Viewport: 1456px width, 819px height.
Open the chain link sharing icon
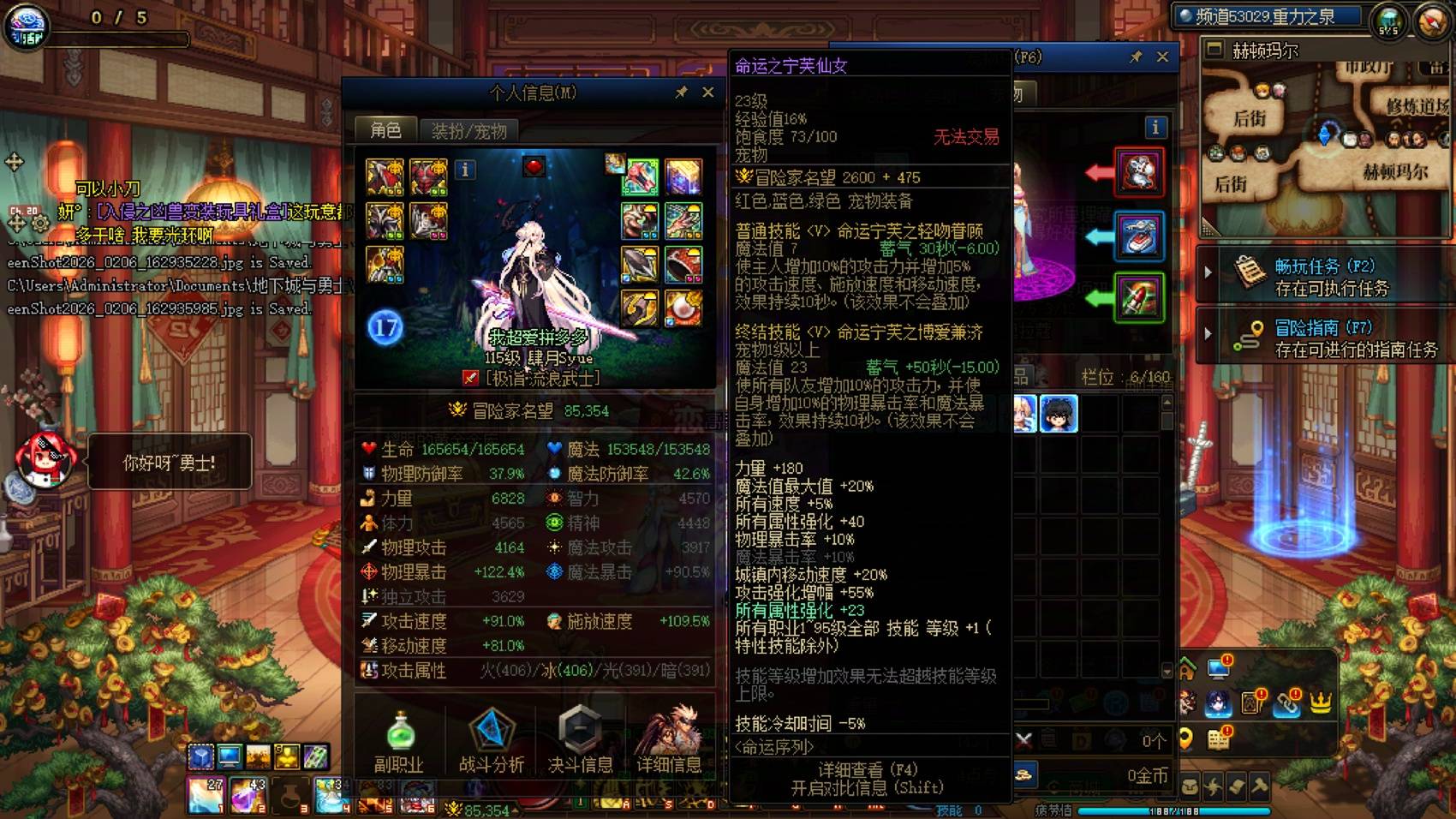(x=1287, y=704)
